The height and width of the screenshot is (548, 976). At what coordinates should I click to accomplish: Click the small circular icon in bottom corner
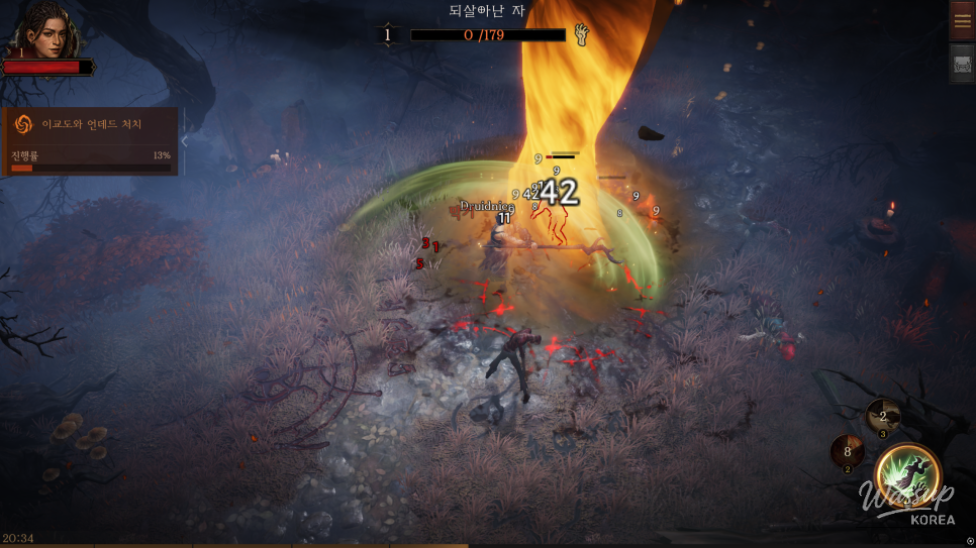click(x=969, y=541)
